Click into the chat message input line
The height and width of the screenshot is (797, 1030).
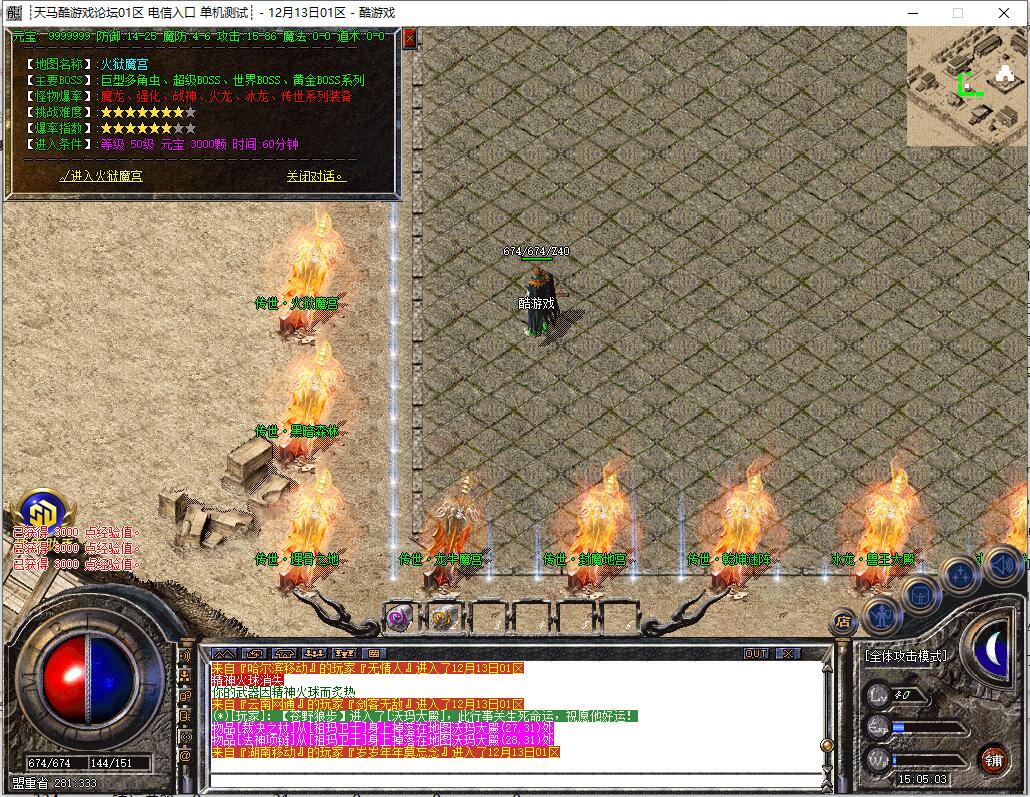pyautogui.click(x=510, y=778)
